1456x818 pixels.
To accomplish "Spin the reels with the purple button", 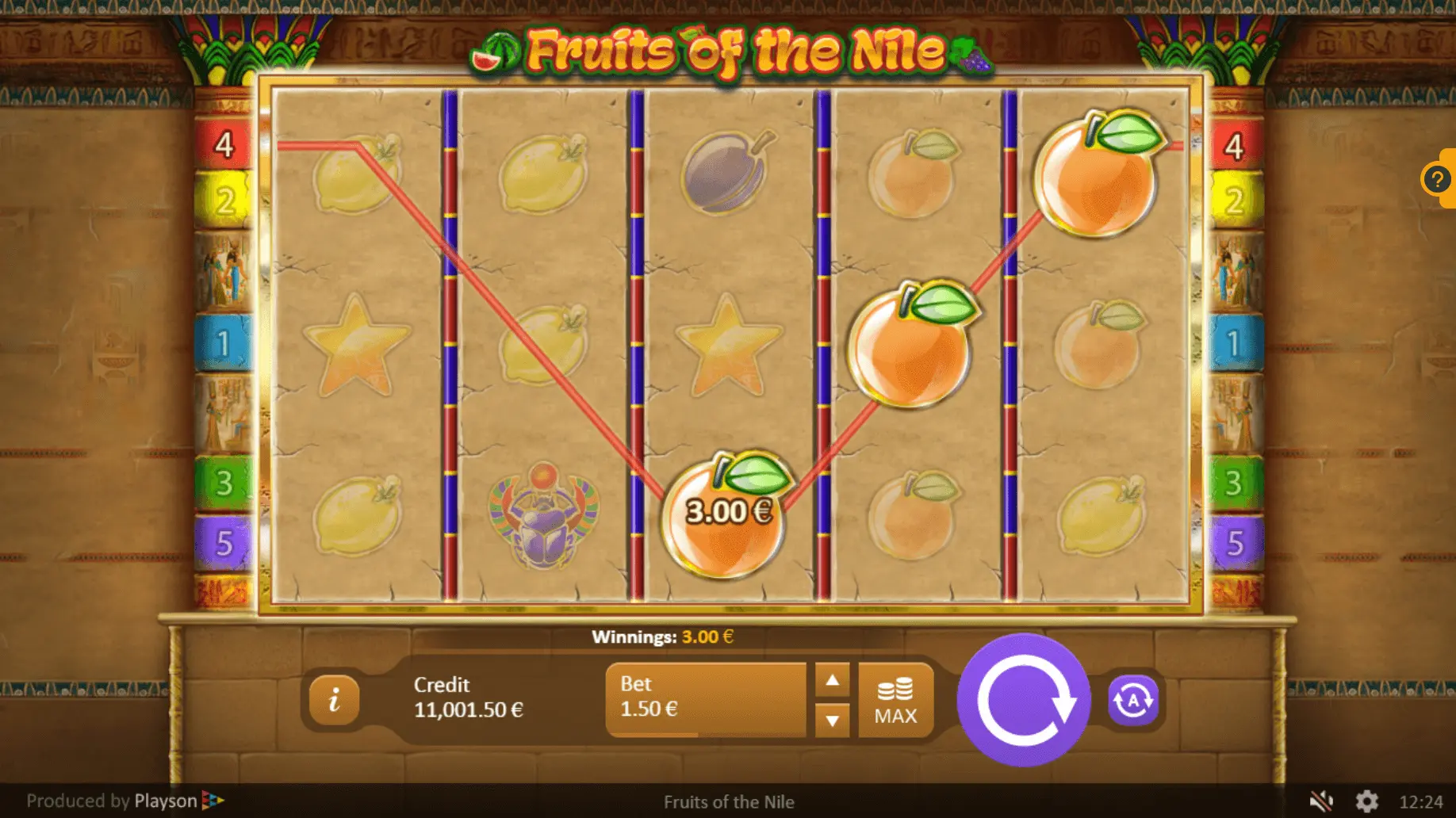I will [x=1024, y=700].
